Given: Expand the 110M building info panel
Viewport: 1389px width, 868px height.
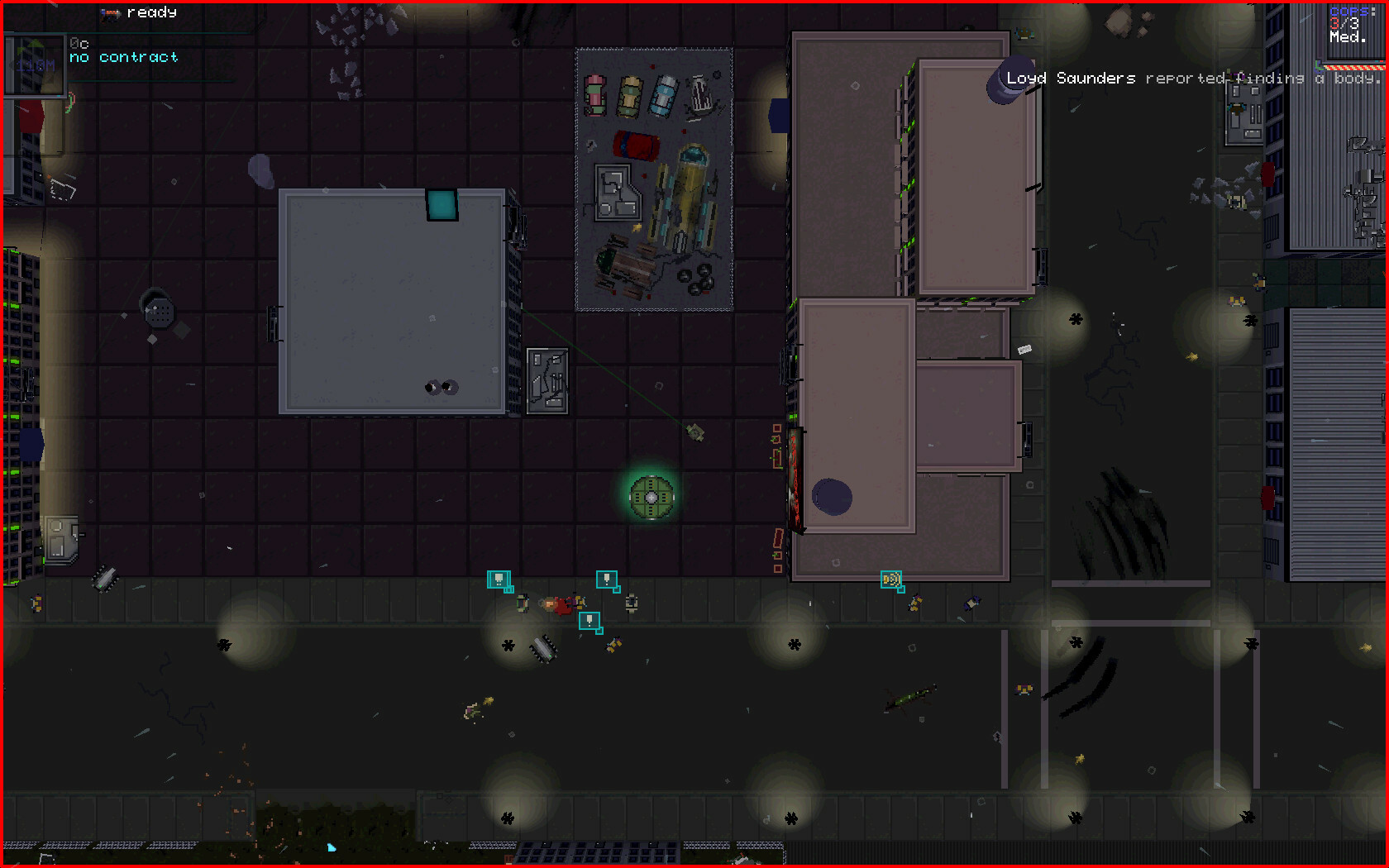Looking at the screenshot, I should pyautogui.click(x=35, y=64).
